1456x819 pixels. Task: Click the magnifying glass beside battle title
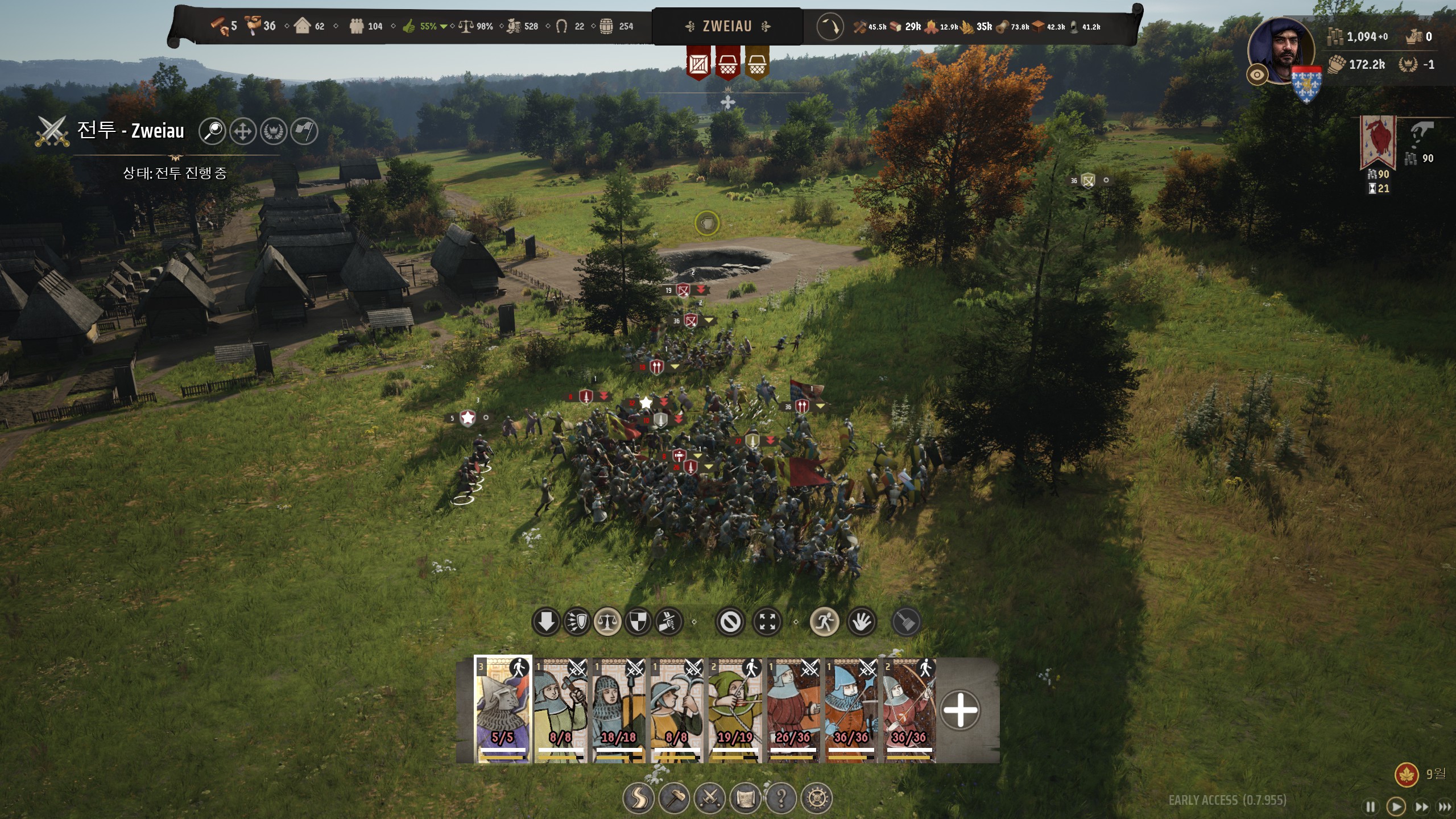(213, 131)
